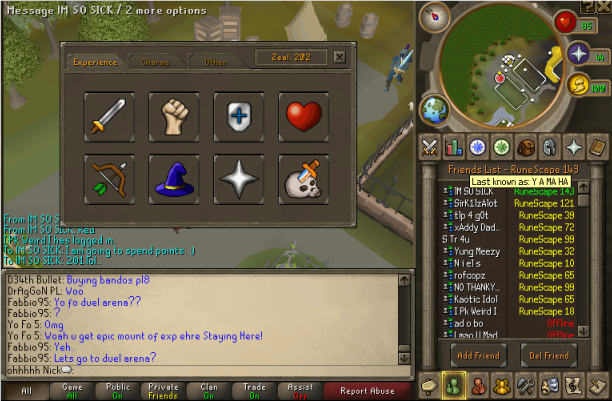The image size is (612, 401).
Task: Choose the fist Strength experience reward
Action: point(174,116)
